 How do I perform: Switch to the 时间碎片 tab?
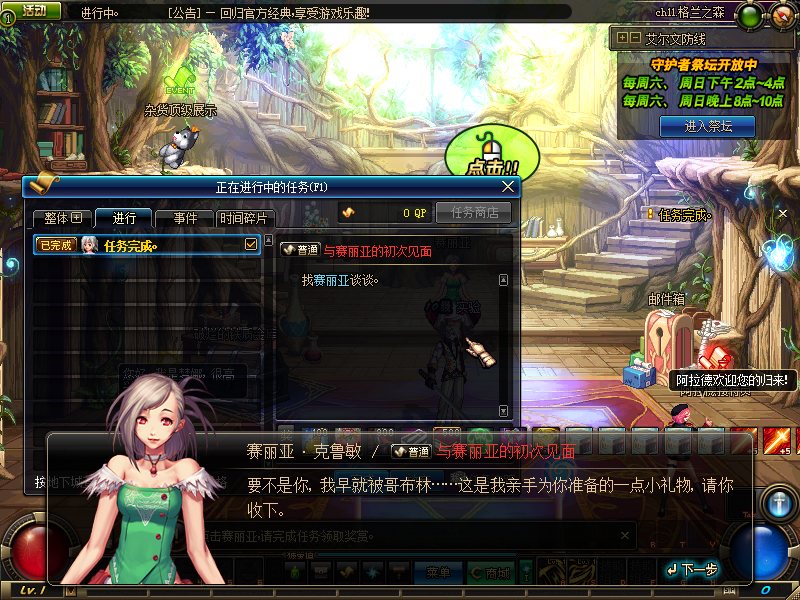click(x=243, y=218)
